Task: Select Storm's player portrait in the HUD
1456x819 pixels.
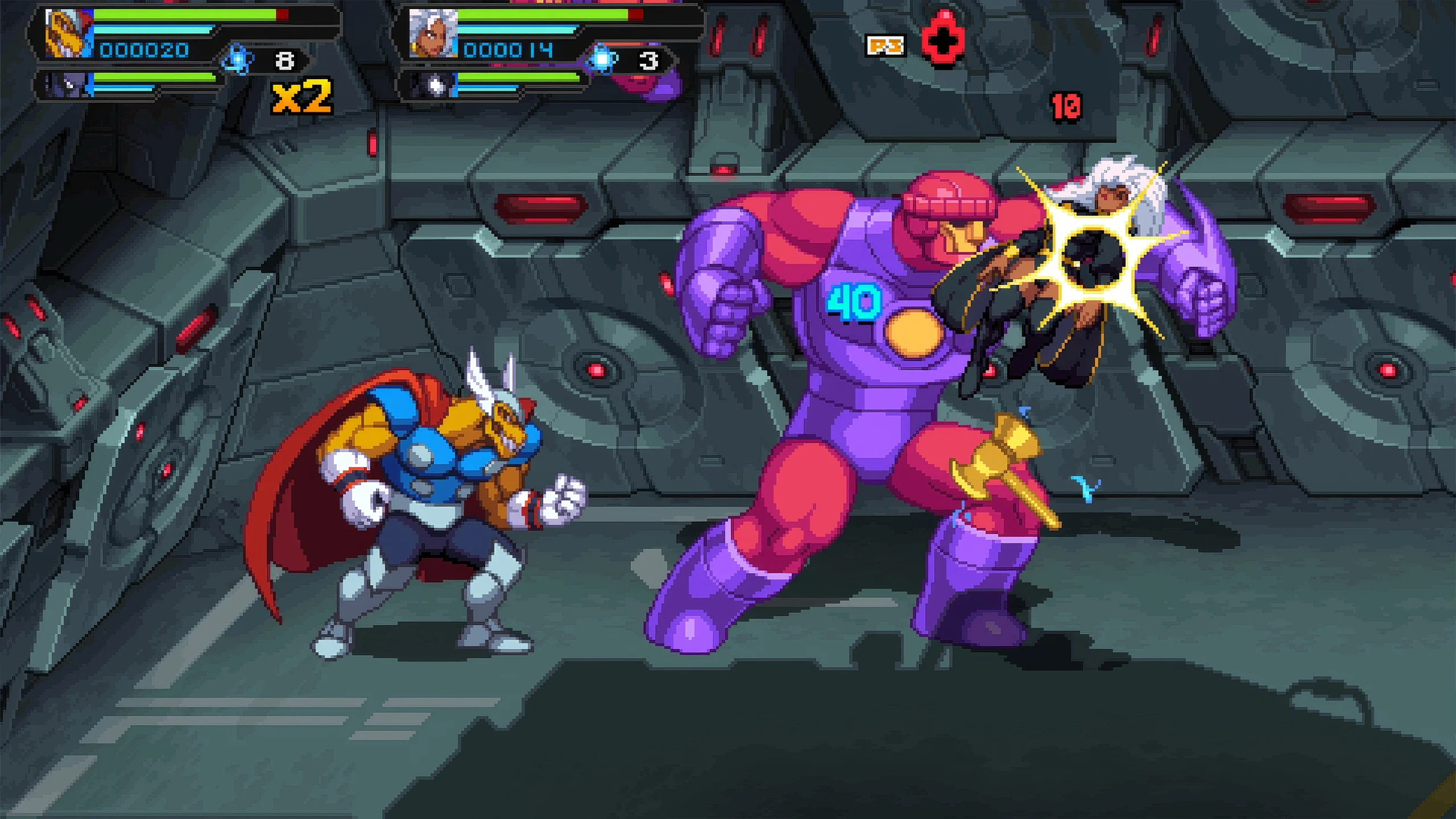Action: (433, 34)
